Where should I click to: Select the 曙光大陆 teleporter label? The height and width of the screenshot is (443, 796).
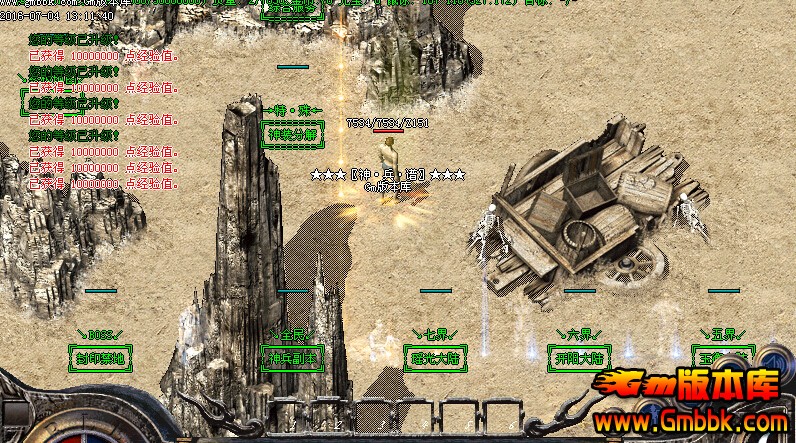click(x=435, y=357)
